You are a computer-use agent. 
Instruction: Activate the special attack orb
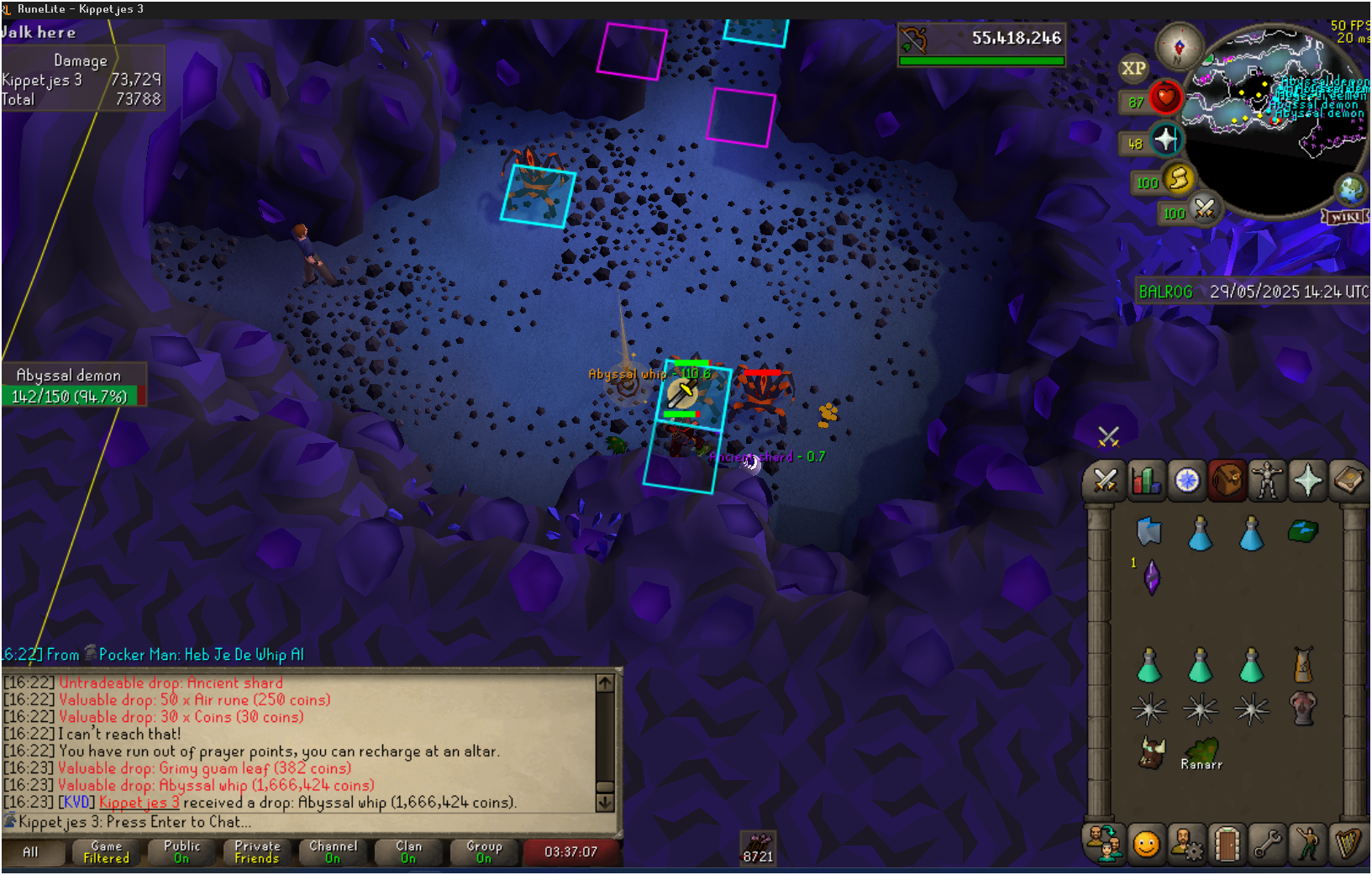click(1205, 209)
